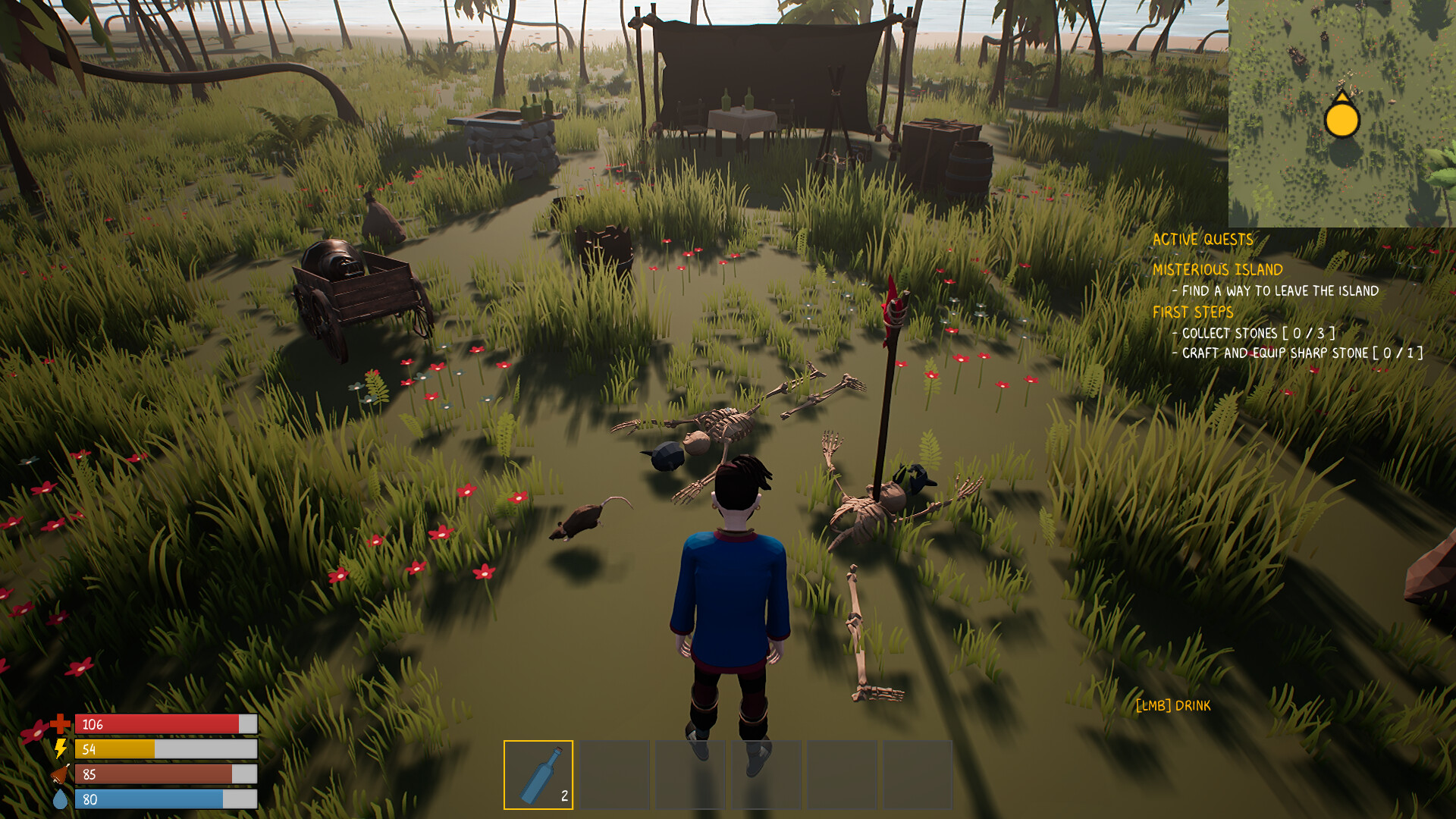Select the water bottle in hotbar slot 1

pyautogui.click(x=538, y=774)
